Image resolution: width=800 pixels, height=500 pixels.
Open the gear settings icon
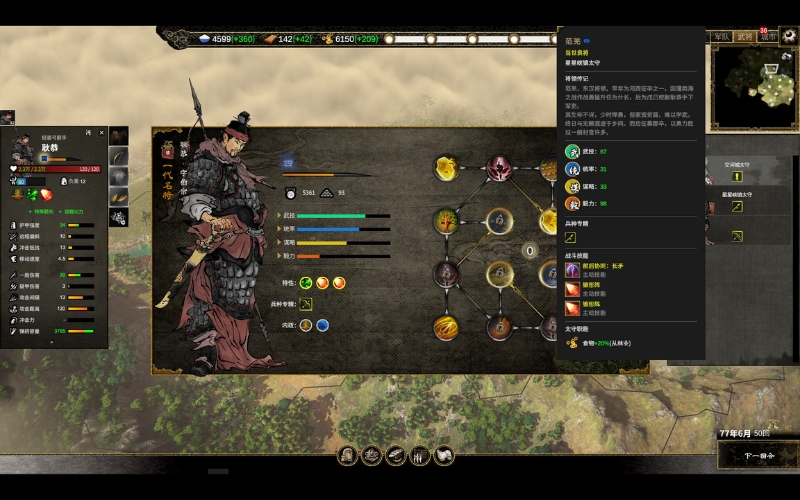tap(789, 36)
